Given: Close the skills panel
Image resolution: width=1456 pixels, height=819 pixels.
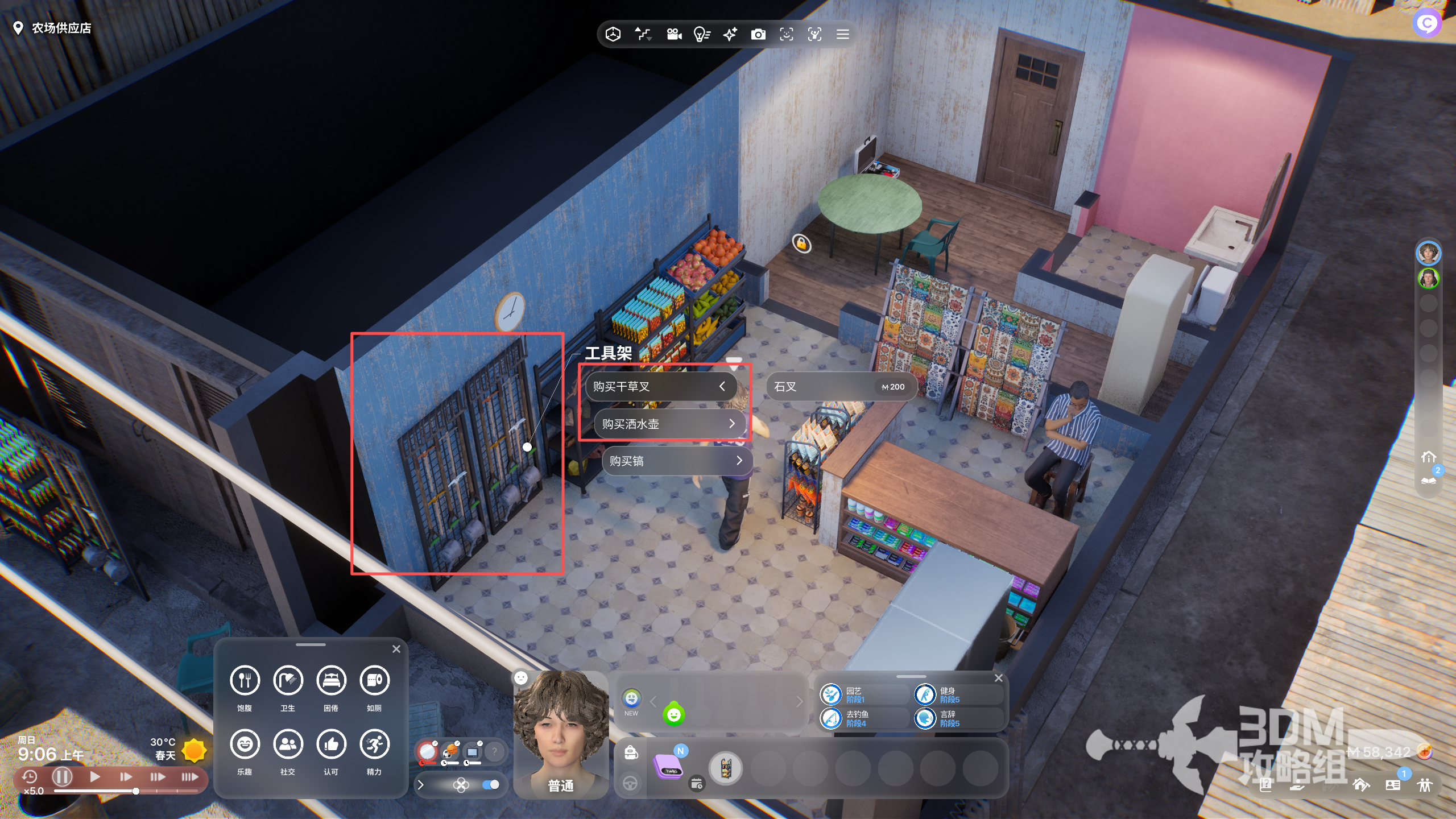Looking at the screenshot, I should pos(998,678).
